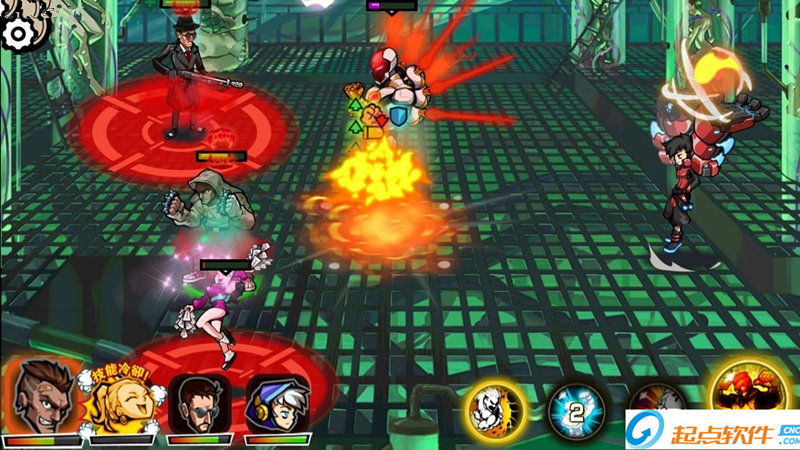The height and width of the screenshot is (450, 800).
Task: Tap the blue skill on cooldown 2
Action: click(x=575, y=410)
